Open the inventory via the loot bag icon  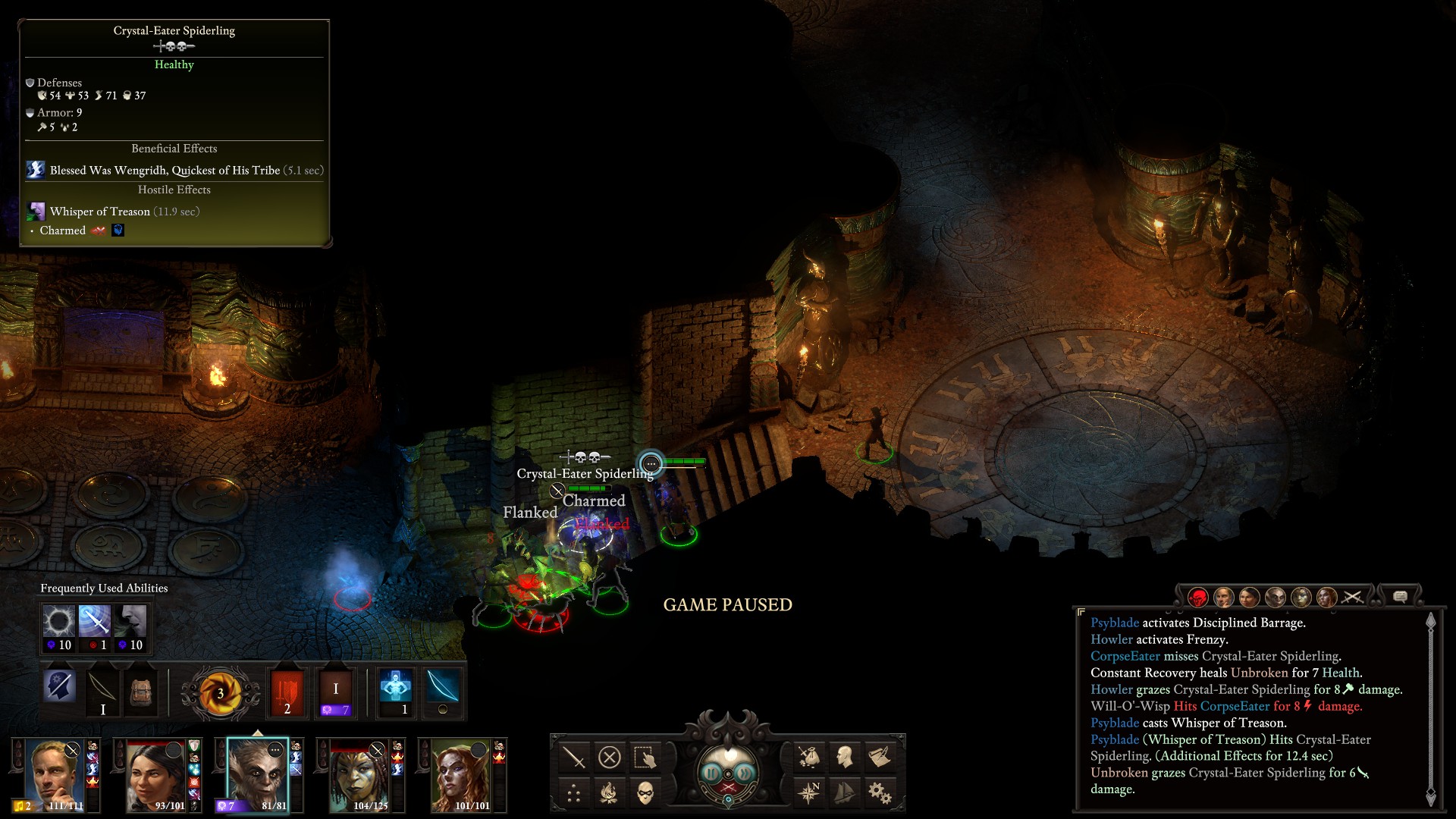point(808,757)
